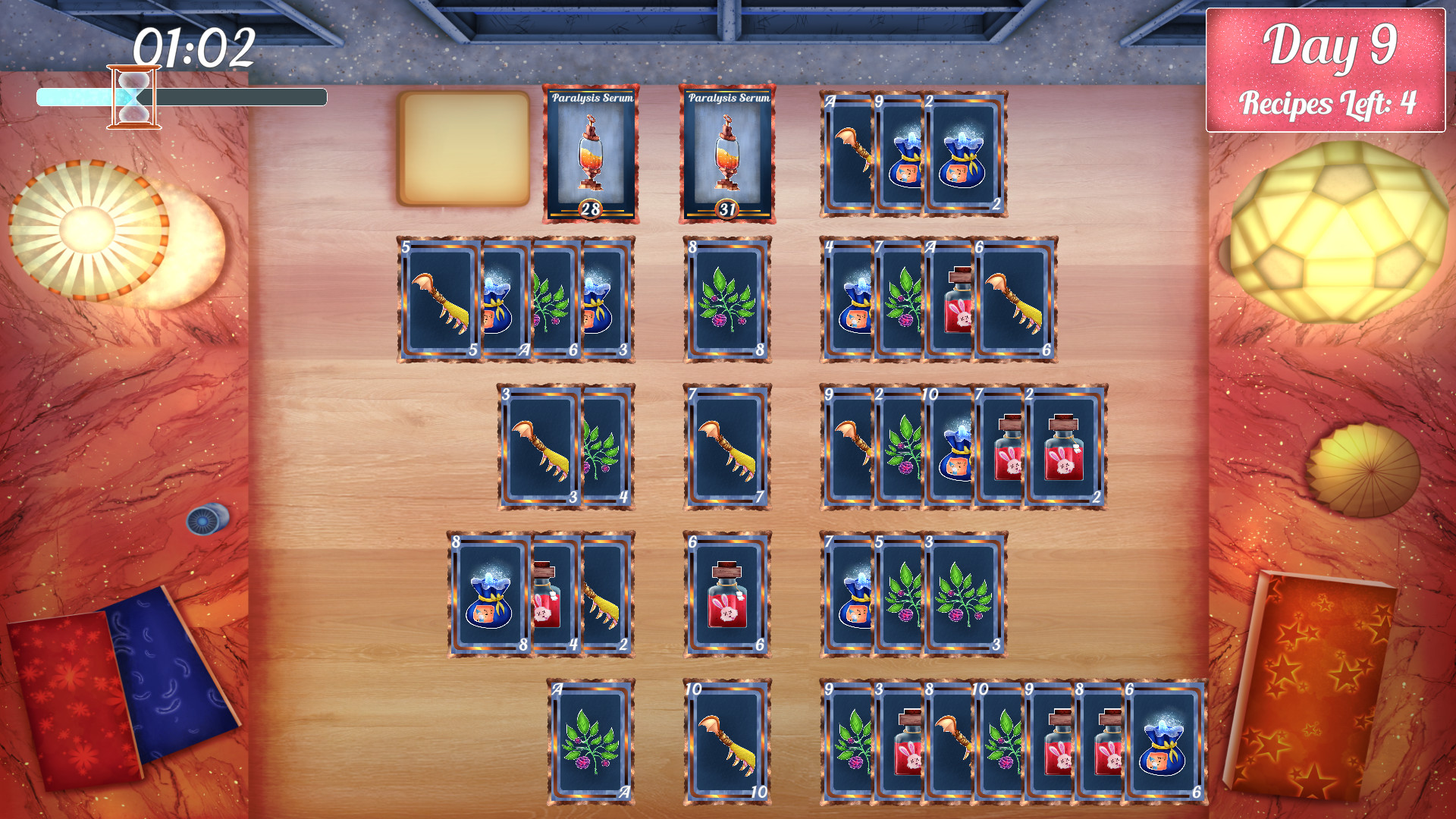Select the 5 claw card on the left
The image size is (1456, 819).
pyautogui.click(x=440, y=300)
